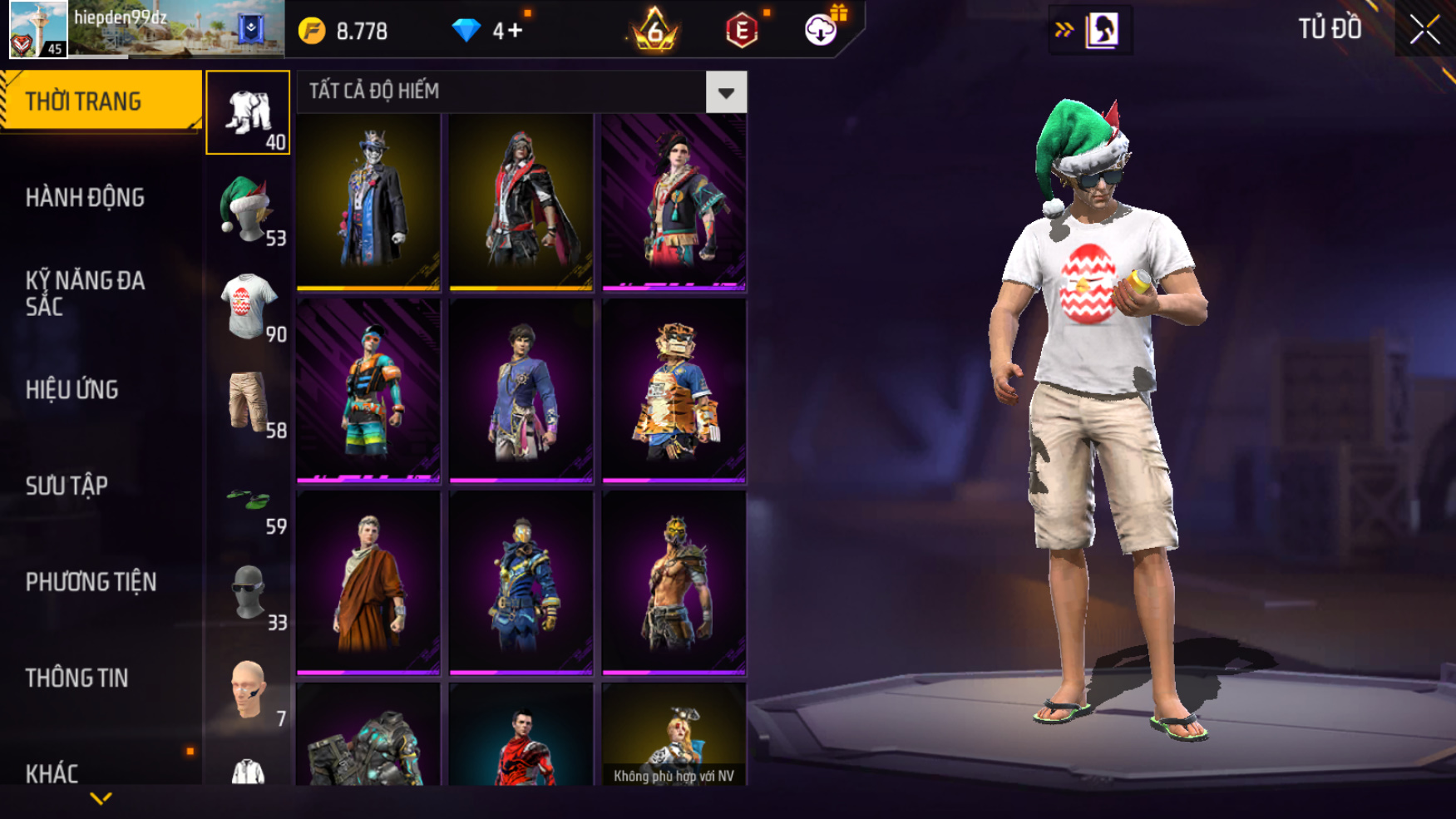Select the outfit sets category with 40 items

[x=248, y=113]
